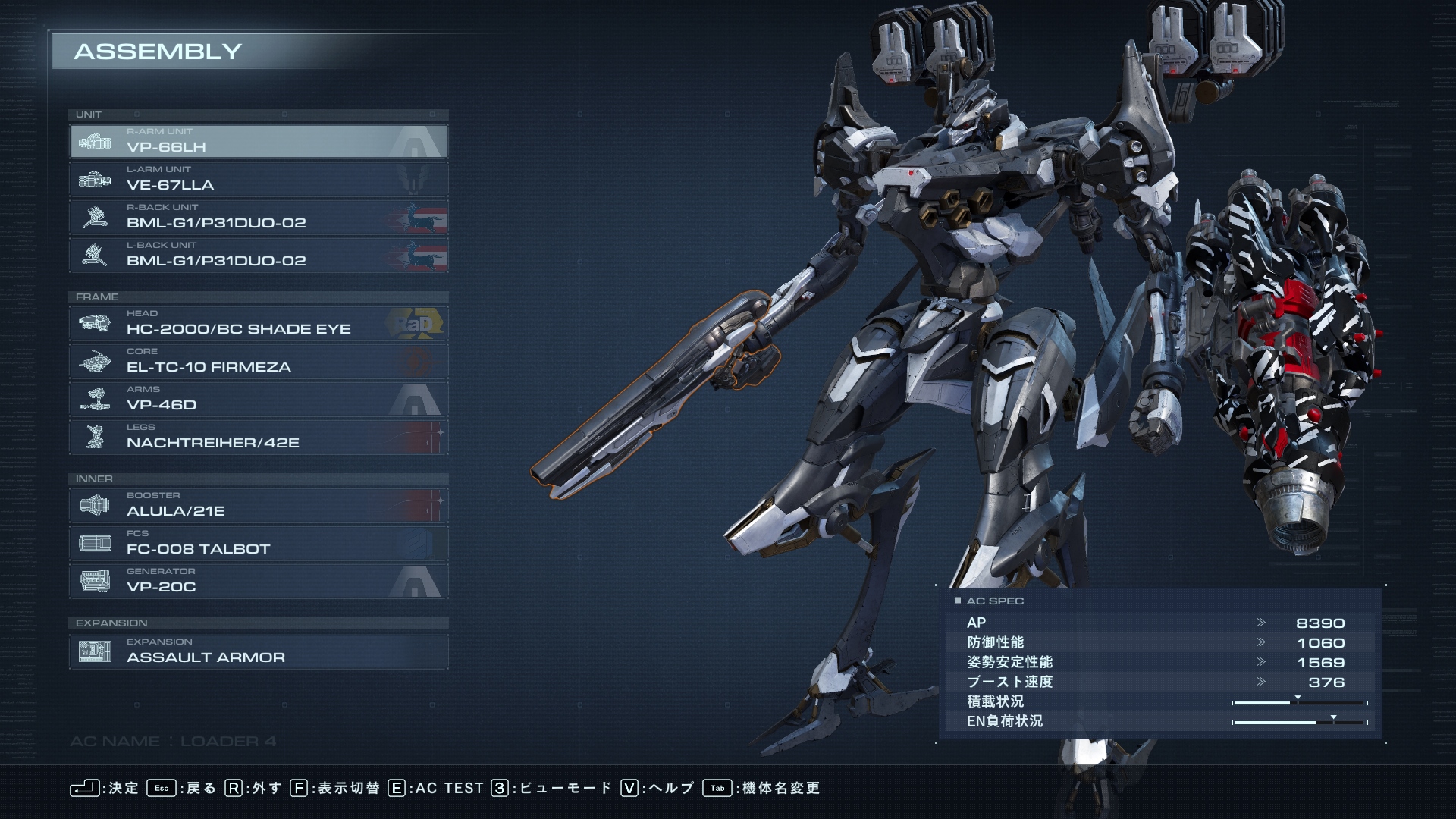The image size is (1456, 819).
Task: Choose the ARMS VP-46D entry
Action: point(258,400)
